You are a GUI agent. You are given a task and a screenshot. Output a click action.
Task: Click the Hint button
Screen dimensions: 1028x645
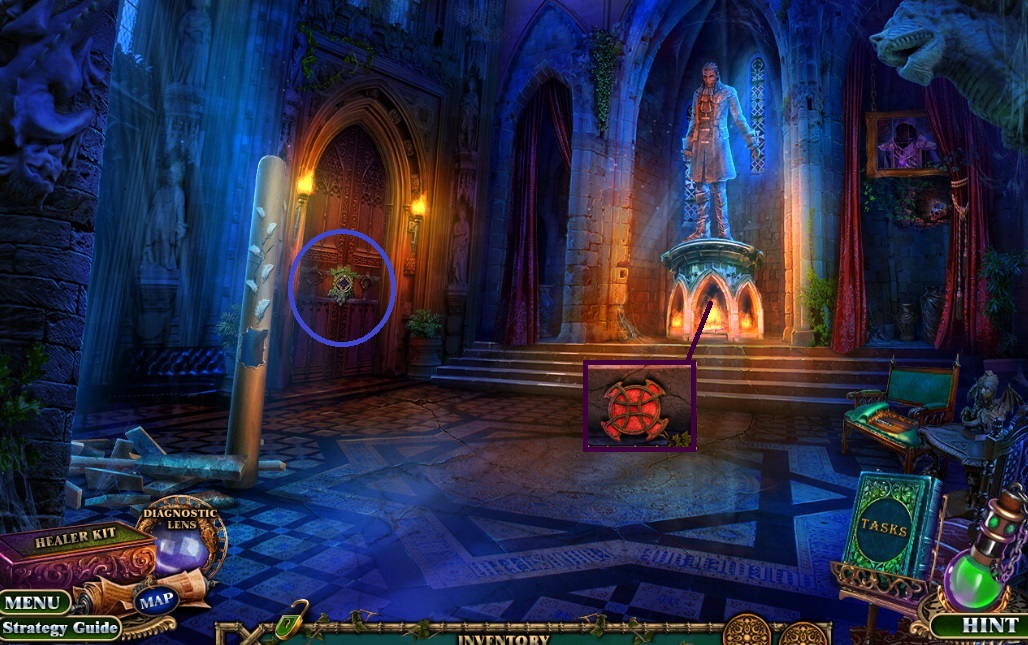[x=976, y=626]
